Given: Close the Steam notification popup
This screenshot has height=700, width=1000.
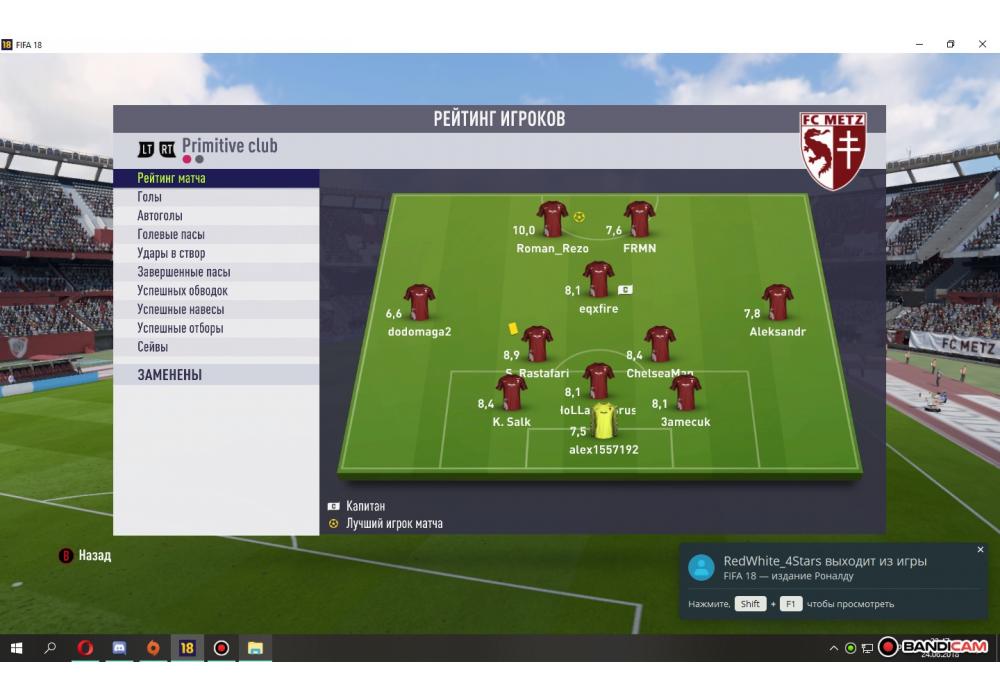Looking at the screenshot, I should pyautogui.click(x=980, y=550).
